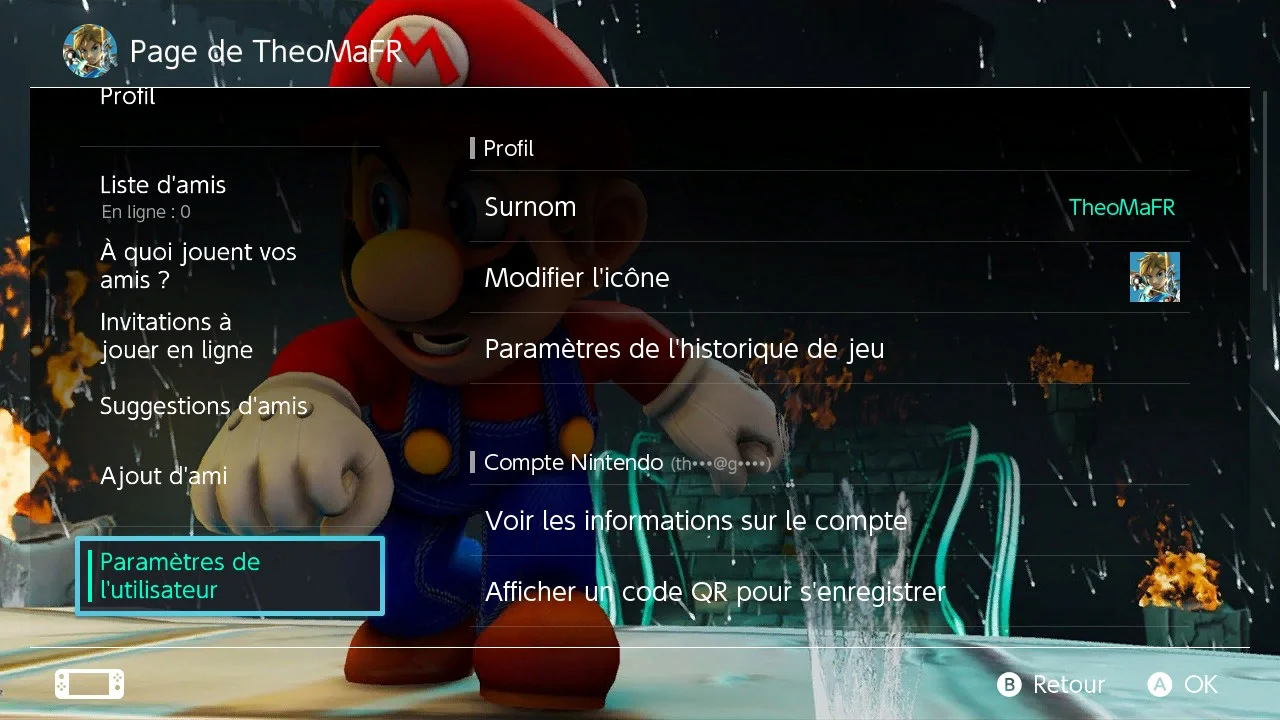The height and width of the screenshot is (720, 1280).
Task: Click the Surnom field showing TheoMaFR
Action: click(828, 207)
